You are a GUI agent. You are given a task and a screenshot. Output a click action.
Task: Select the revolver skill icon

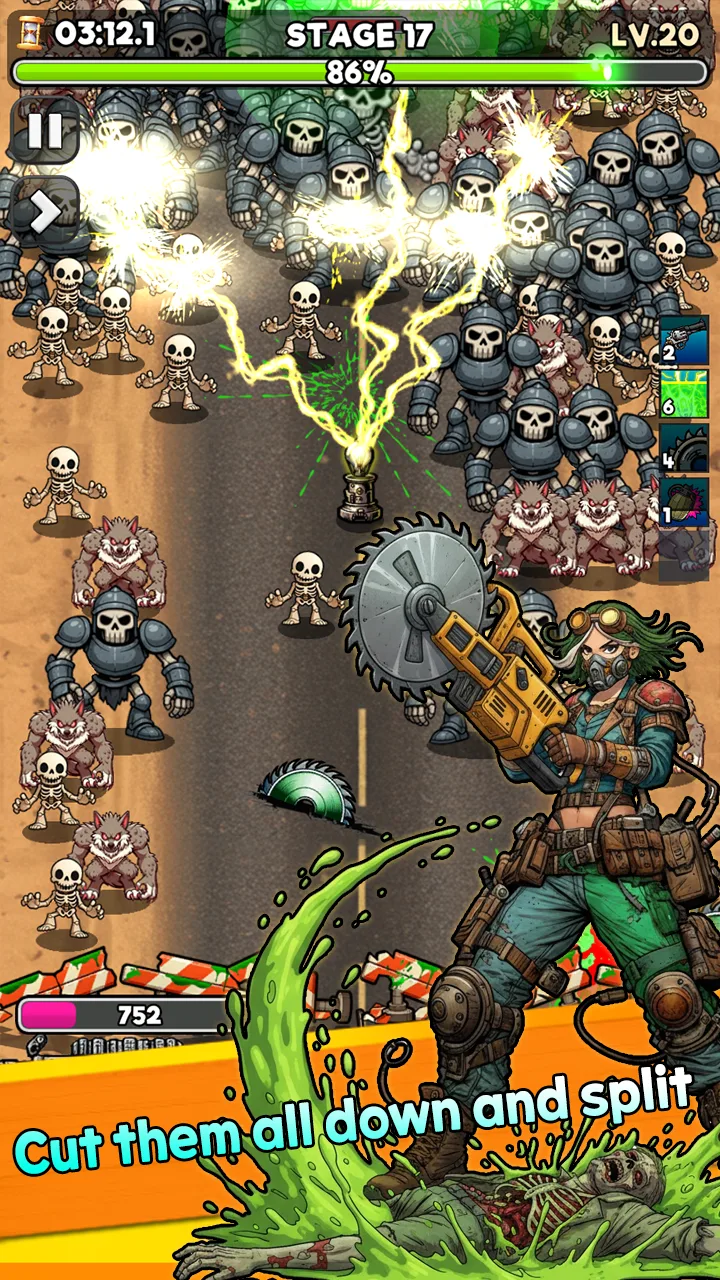click(684, 341)
